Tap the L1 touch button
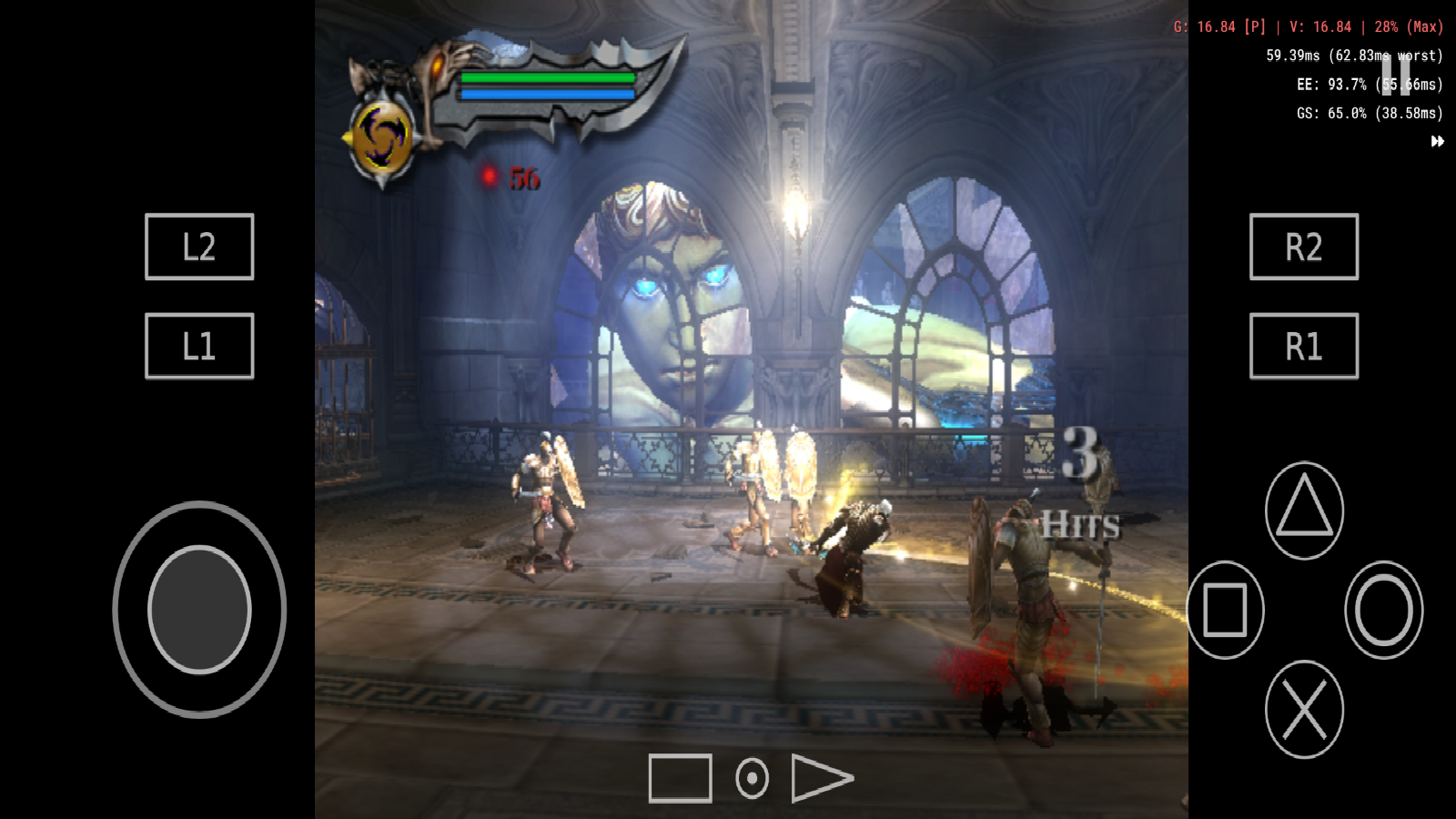Screen dimensions: 1456x819 199,346
